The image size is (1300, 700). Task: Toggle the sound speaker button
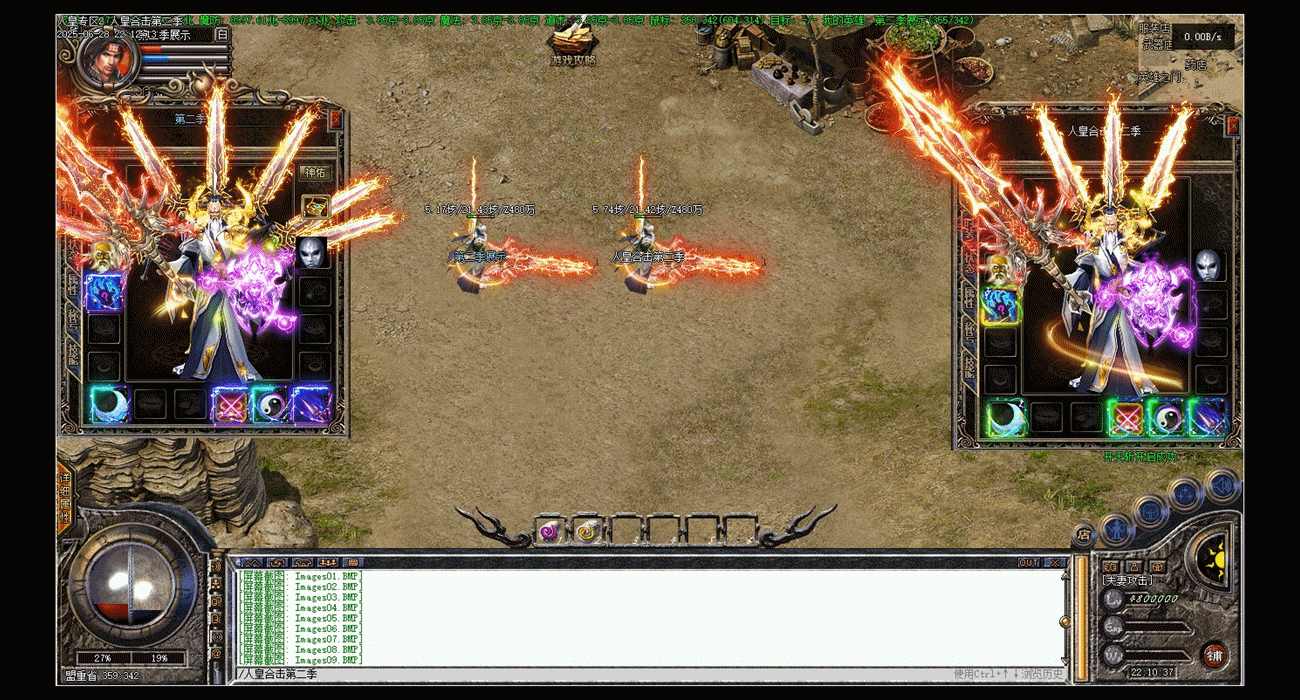(x=1221, y=486)
